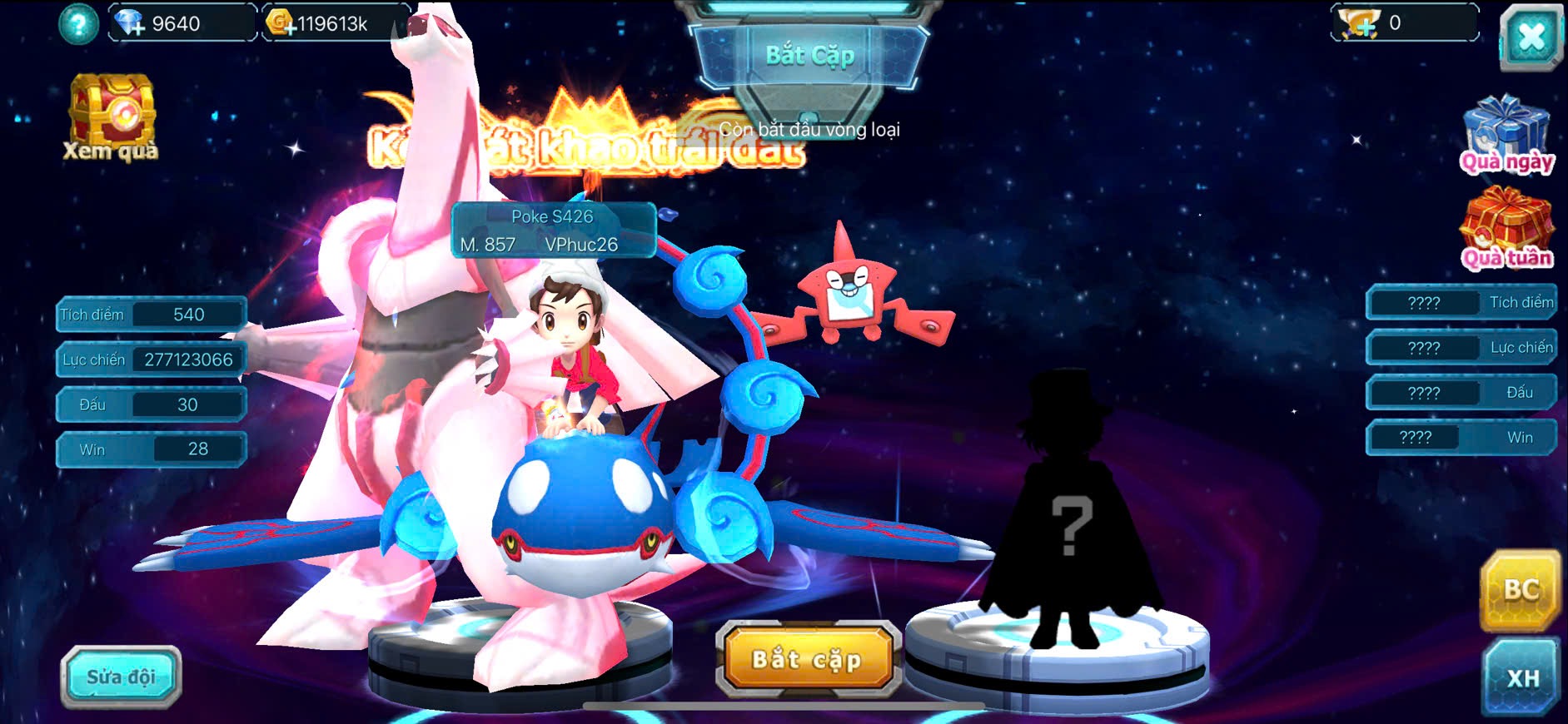Add more gold via the coin counter
This screenshot has height=724, width=1568.
click(x=281, y=23)
